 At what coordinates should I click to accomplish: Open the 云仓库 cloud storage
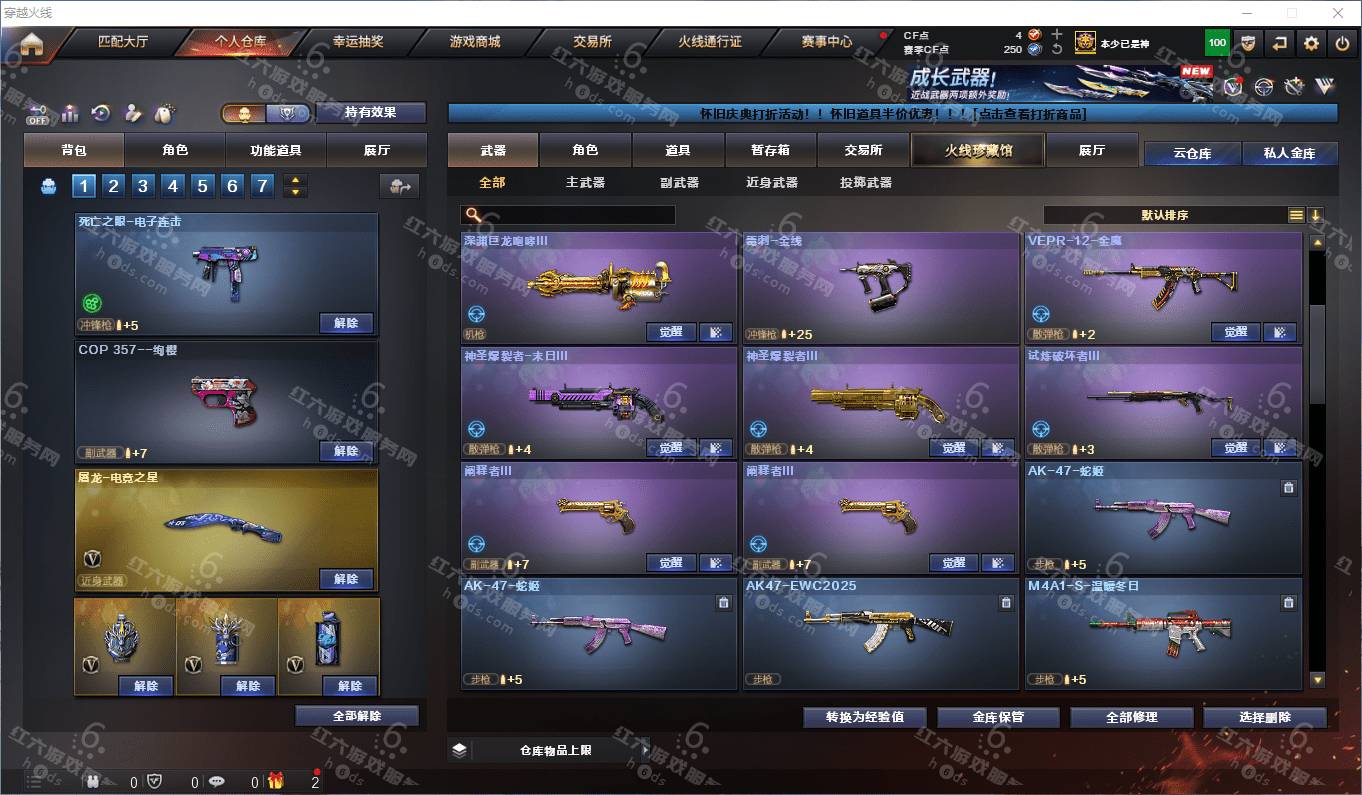pos(1192,153)
